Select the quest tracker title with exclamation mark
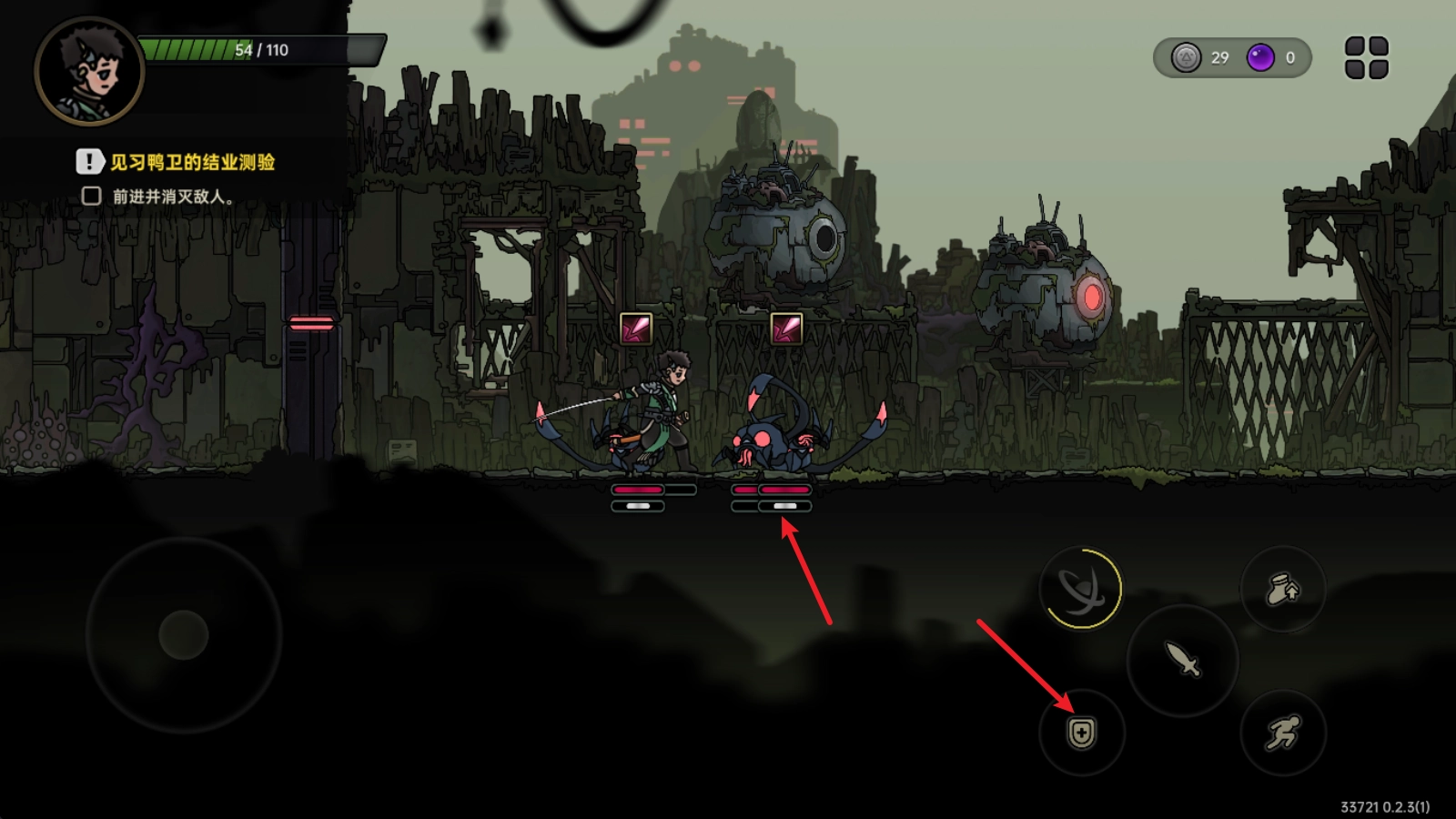 click(177, 162)
